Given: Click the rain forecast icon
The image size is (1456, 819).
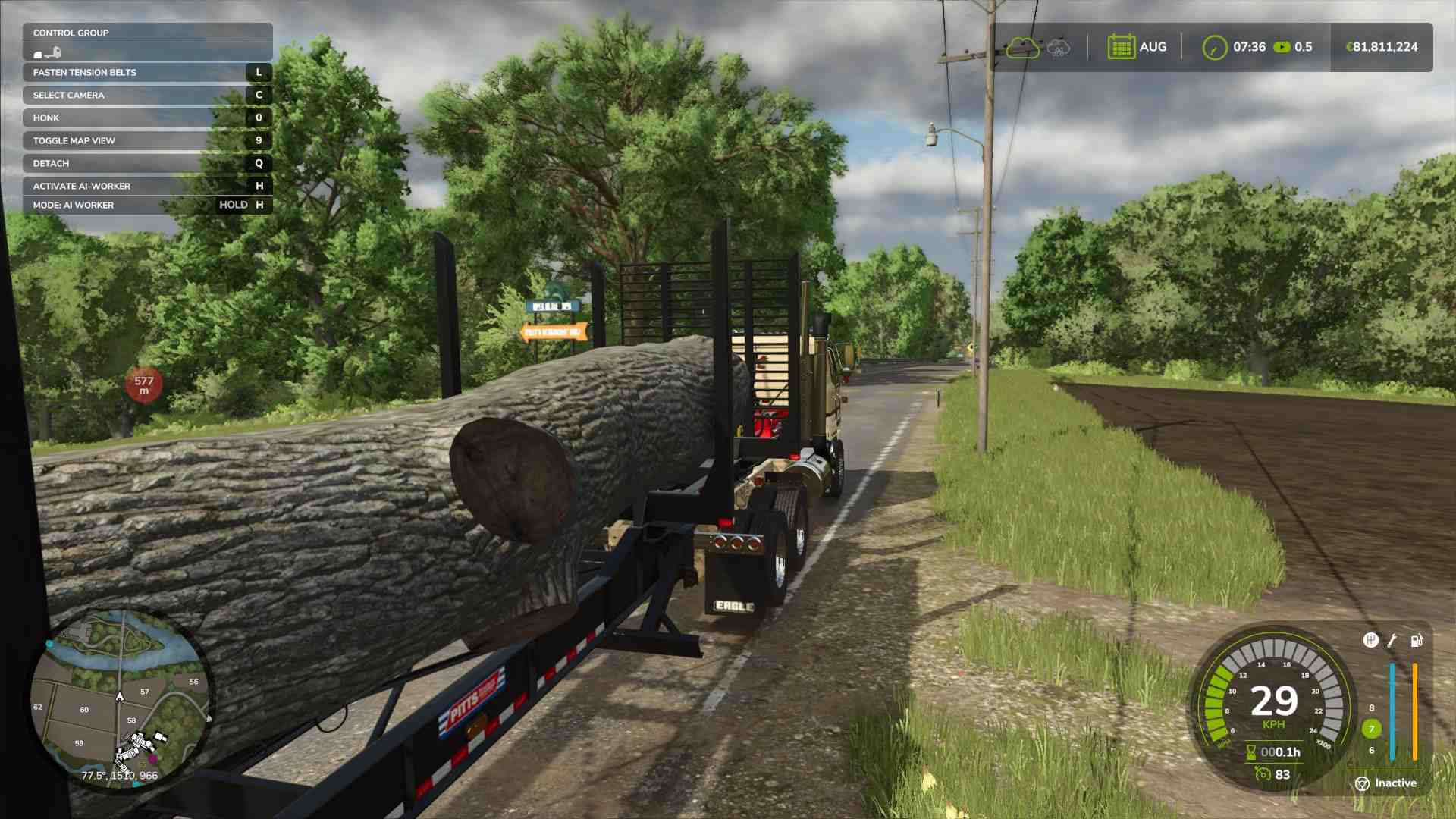Looking at the screenshot, I should 1058,48.
